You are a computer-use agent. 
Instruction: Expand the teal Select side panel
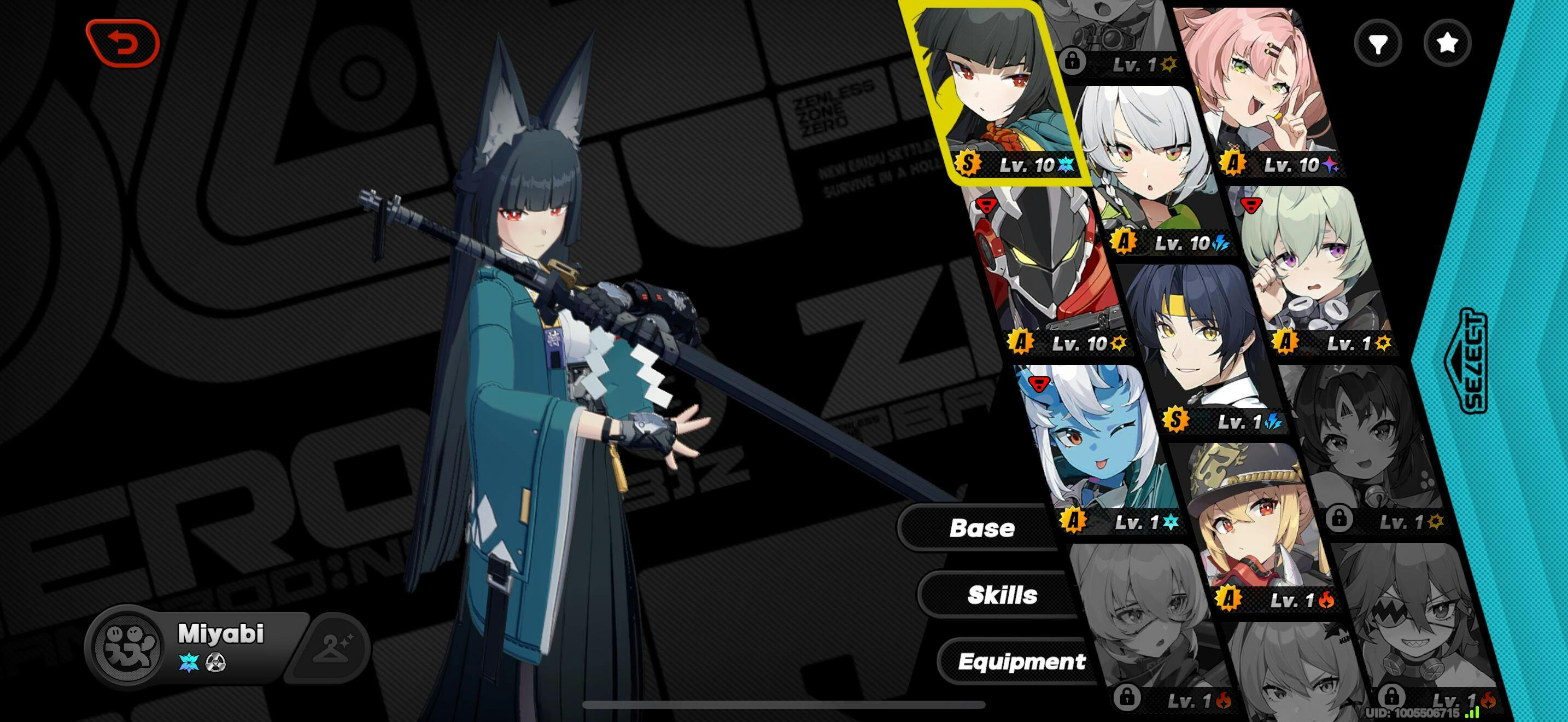point(1473,361)
